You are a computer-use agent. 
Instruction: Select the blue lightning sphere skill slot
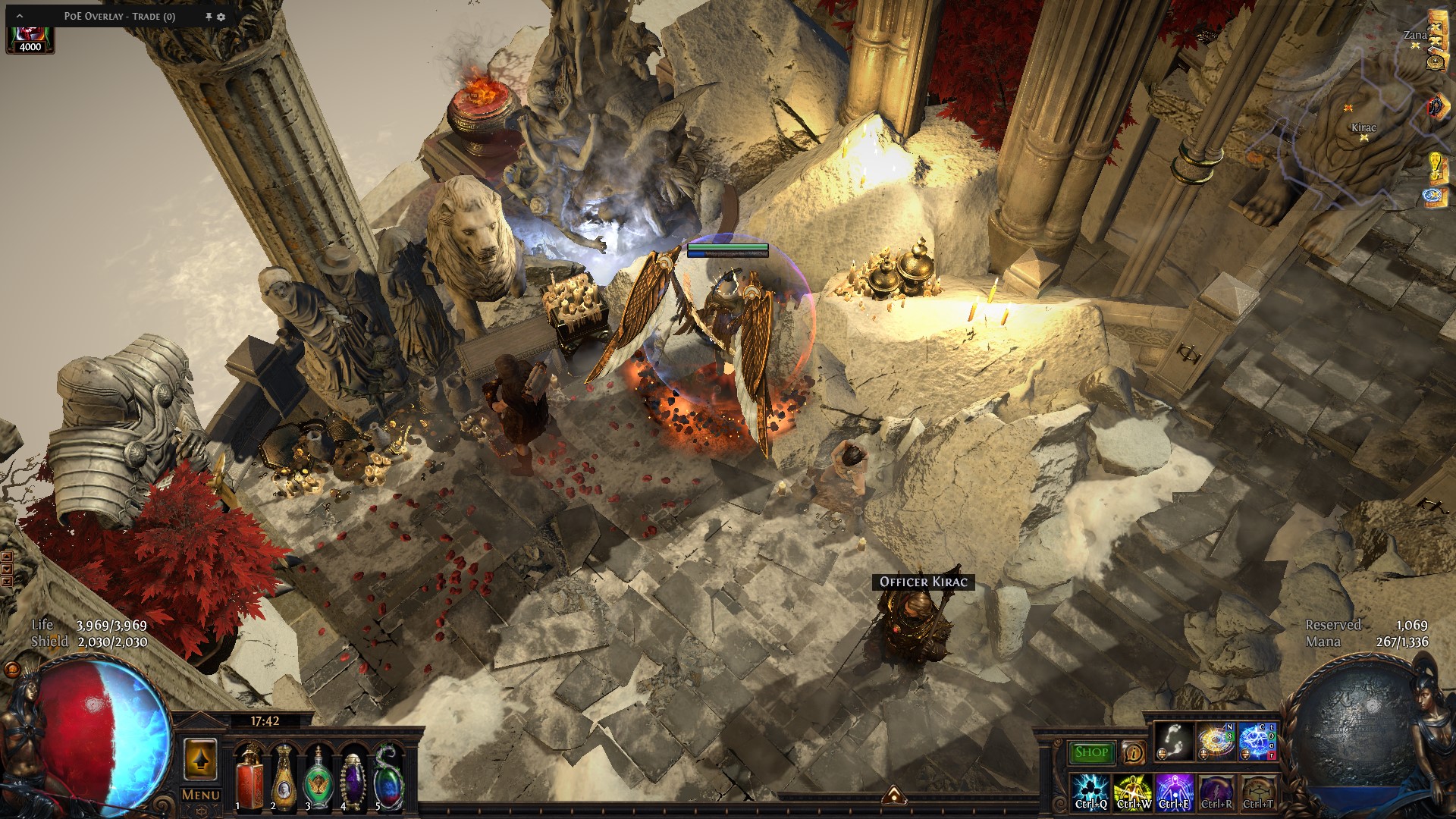(x=1257, y=741)
